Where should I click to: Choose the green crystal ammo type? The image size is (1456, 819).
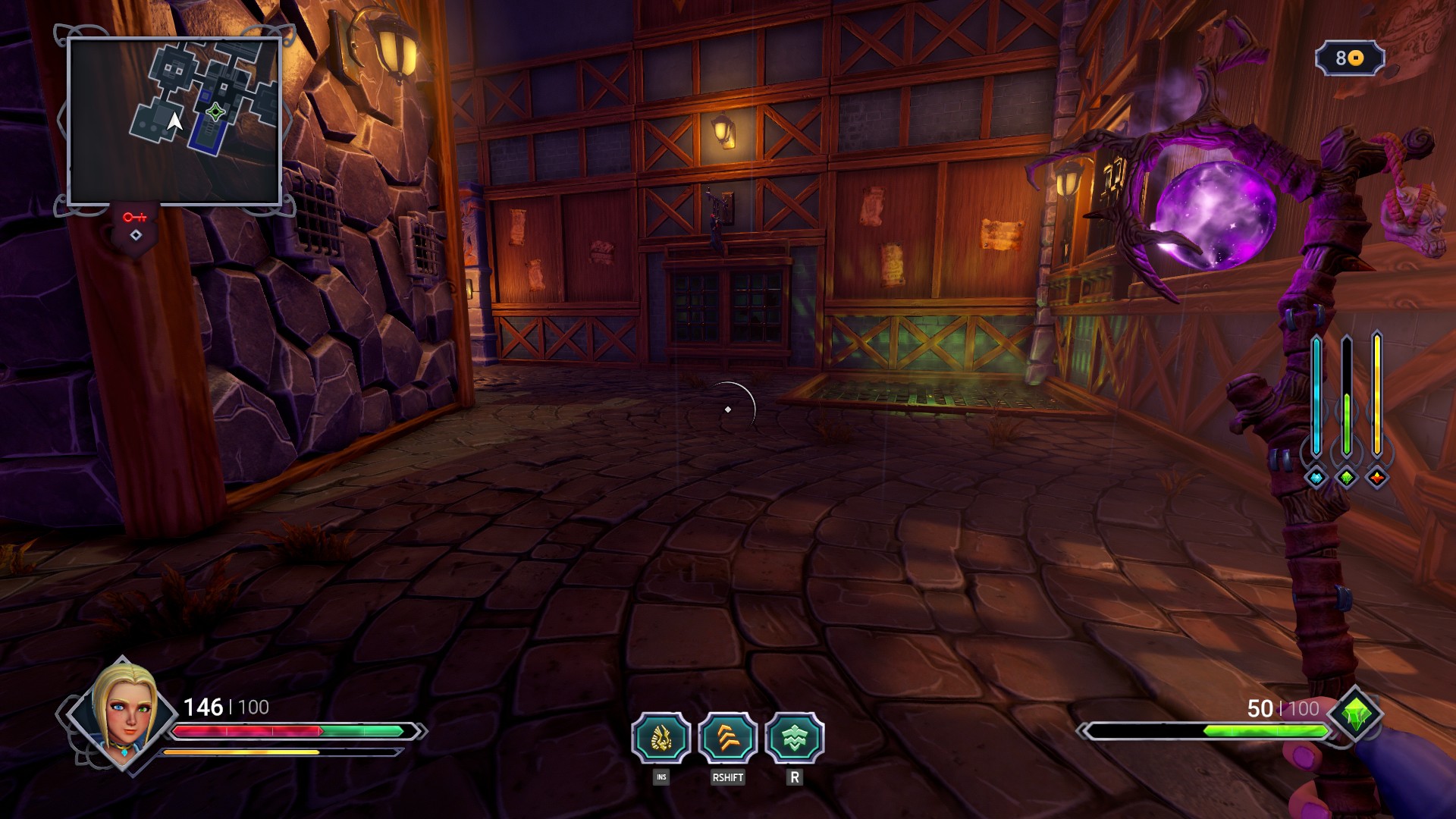[x=1347, y=478]
